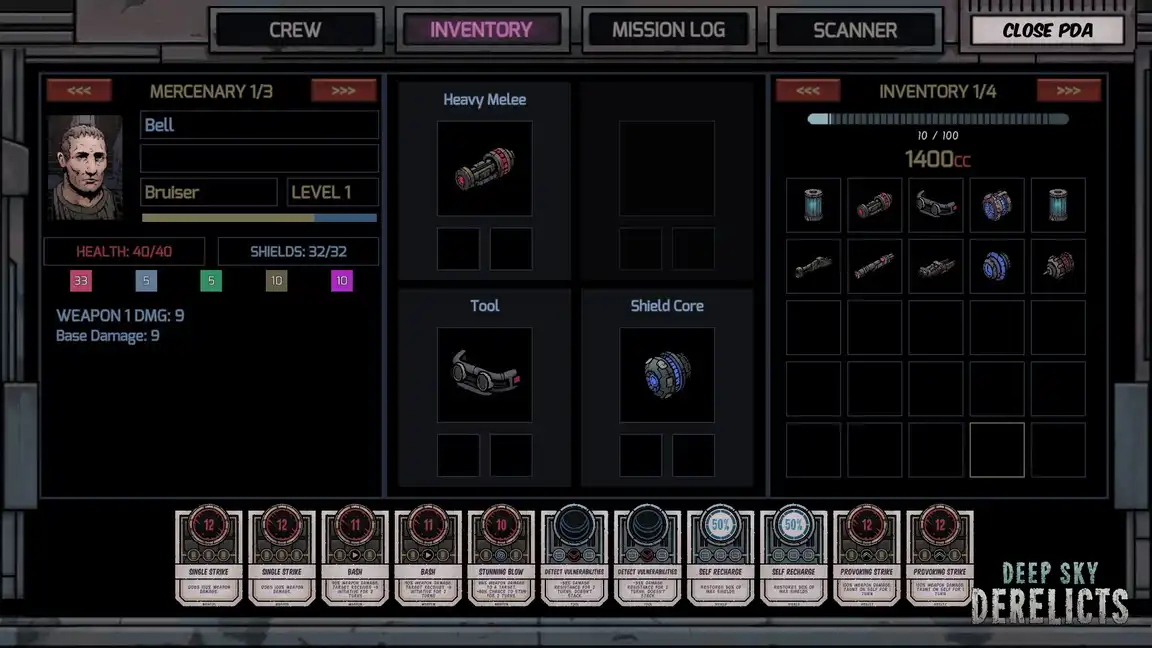Select the equipped Heavy Melee weapon slot
Image resolution: width=1152 pixels, height=648 pixels.
coord(484,169)
